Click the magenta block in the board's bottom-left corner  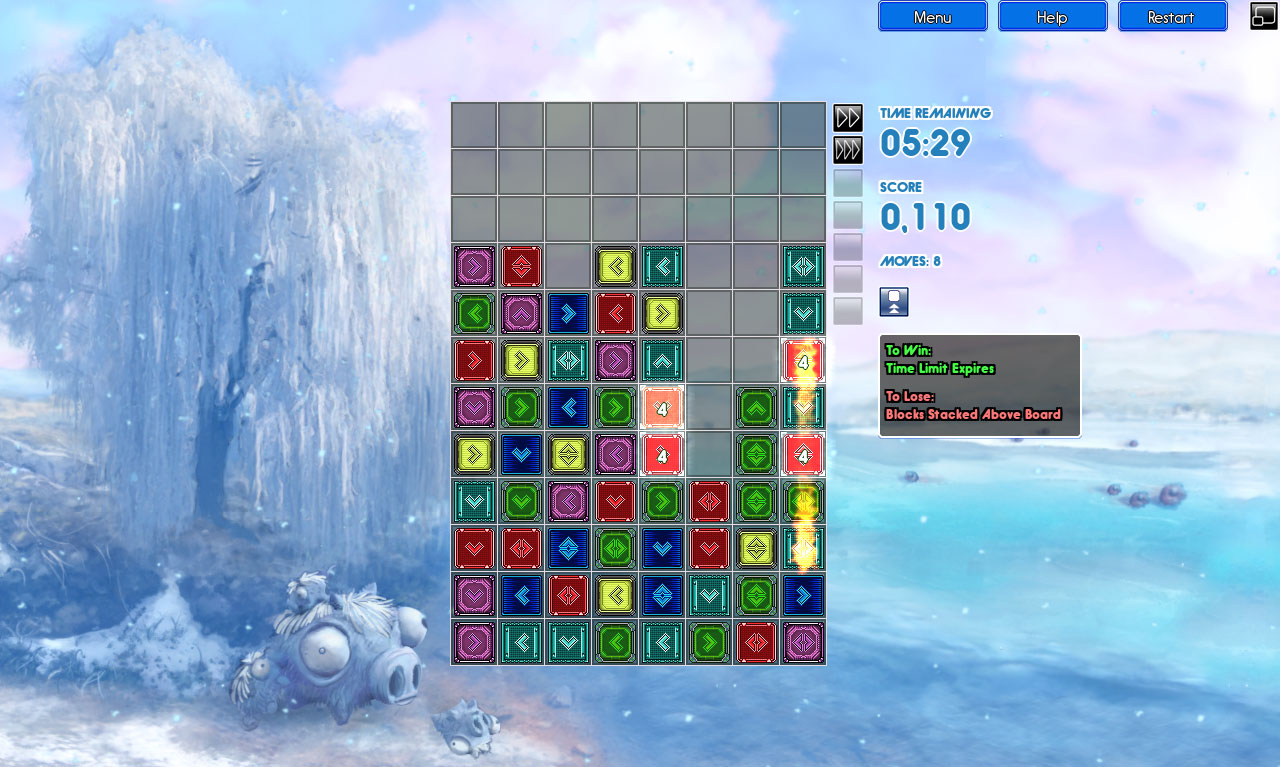point(474,642)
